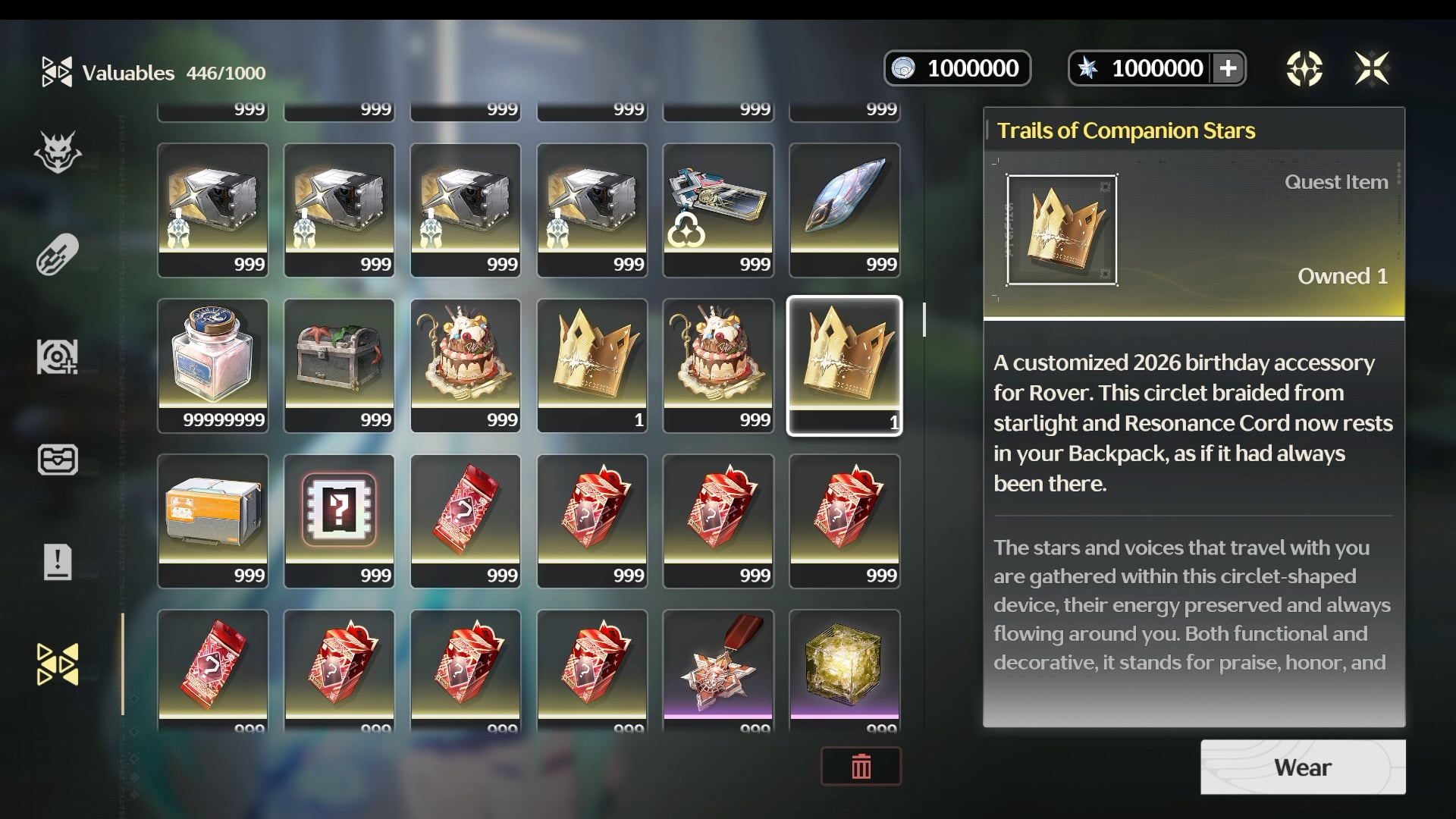Select the keycard ticket item slot
The height and width of the screenshot is (819, 1456).
tap(718, 209)
